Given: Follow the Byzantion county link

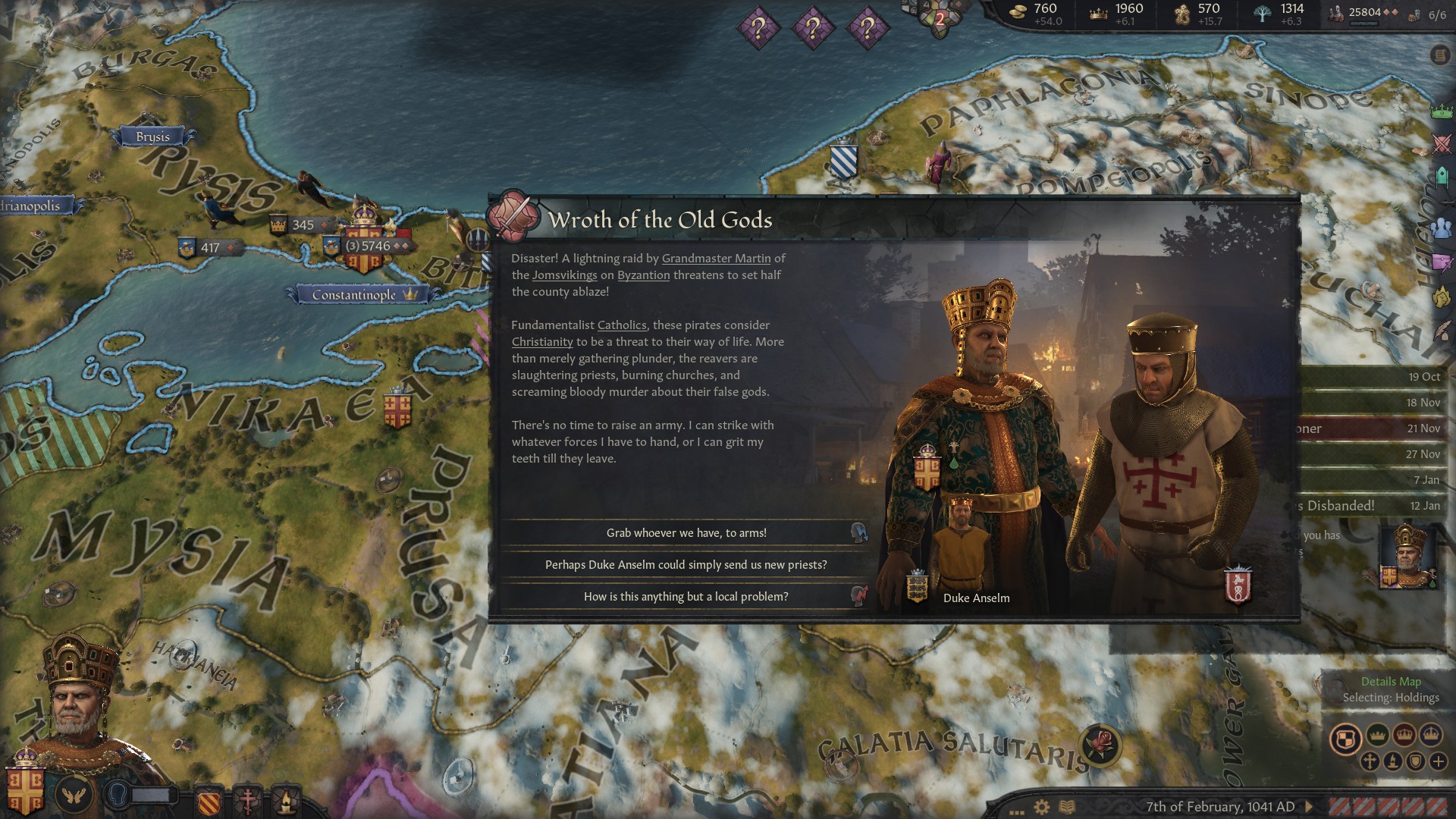Looking at the screenshot, I should [x=643, y=275].
